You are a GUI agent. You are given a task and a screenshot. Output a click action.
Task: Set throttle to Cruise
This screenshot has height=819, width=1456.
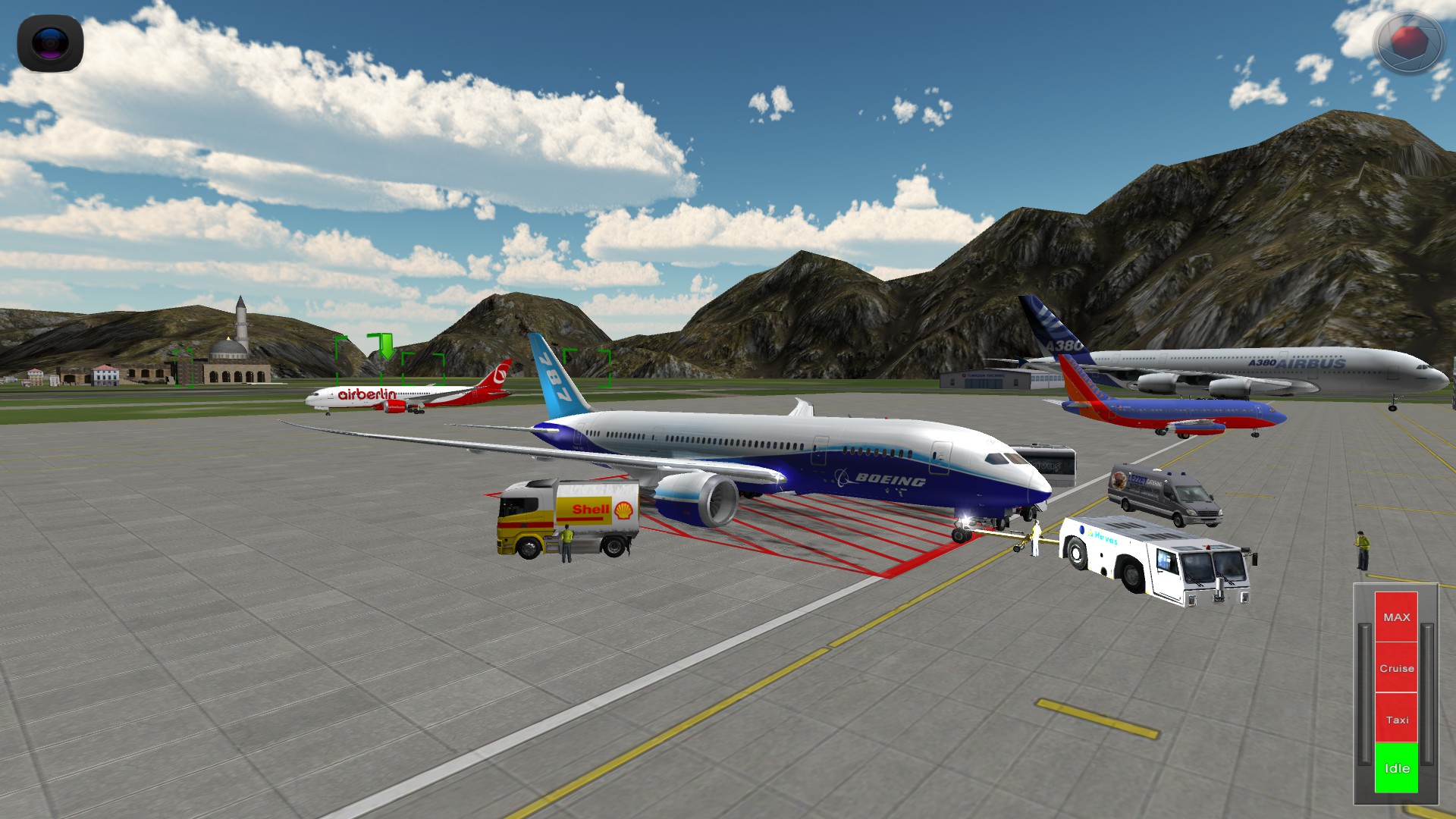click(x=1395, y=668)
